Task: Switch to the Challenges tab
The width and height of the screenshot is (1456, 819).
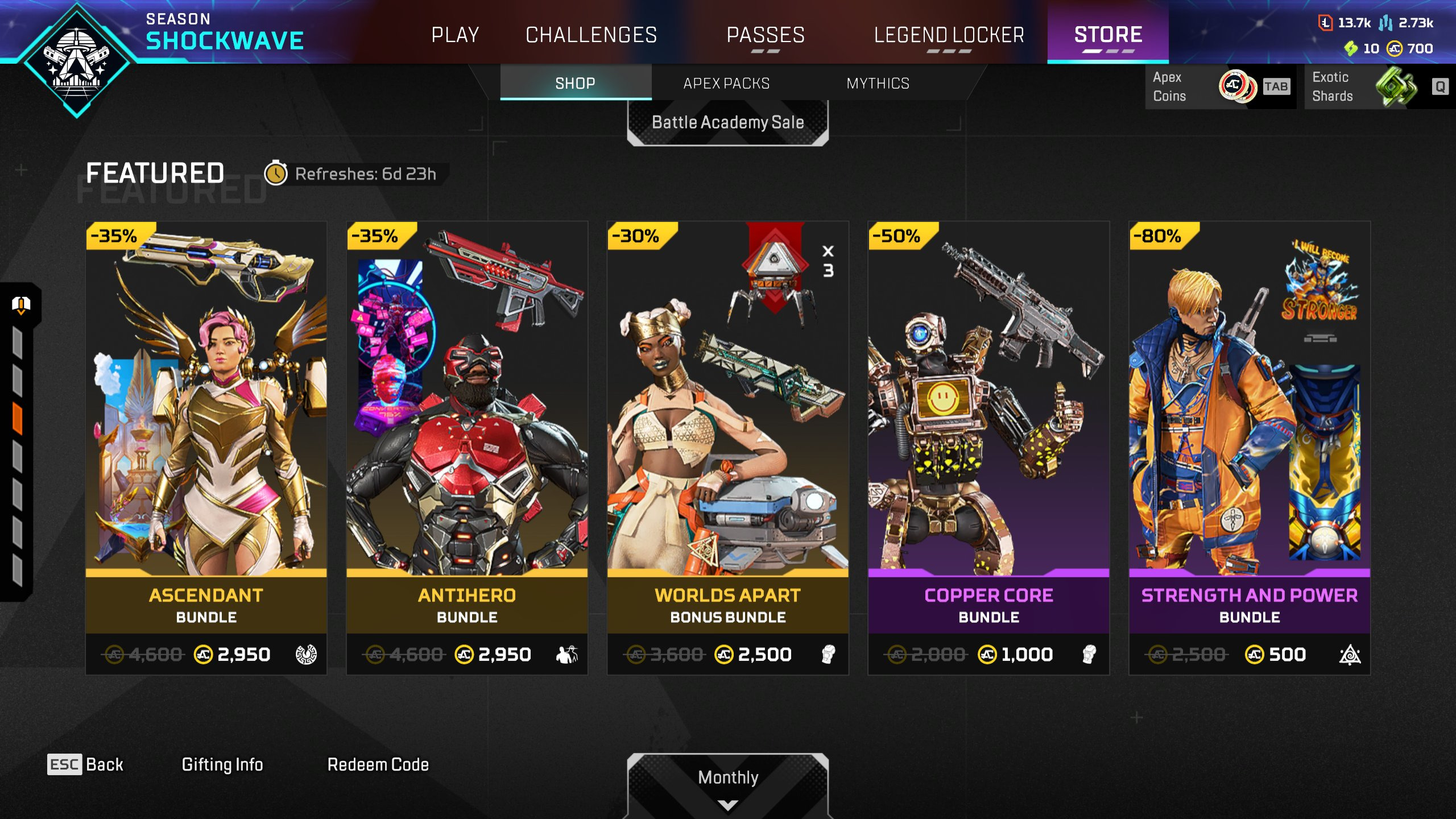Action: pos(591,35)
